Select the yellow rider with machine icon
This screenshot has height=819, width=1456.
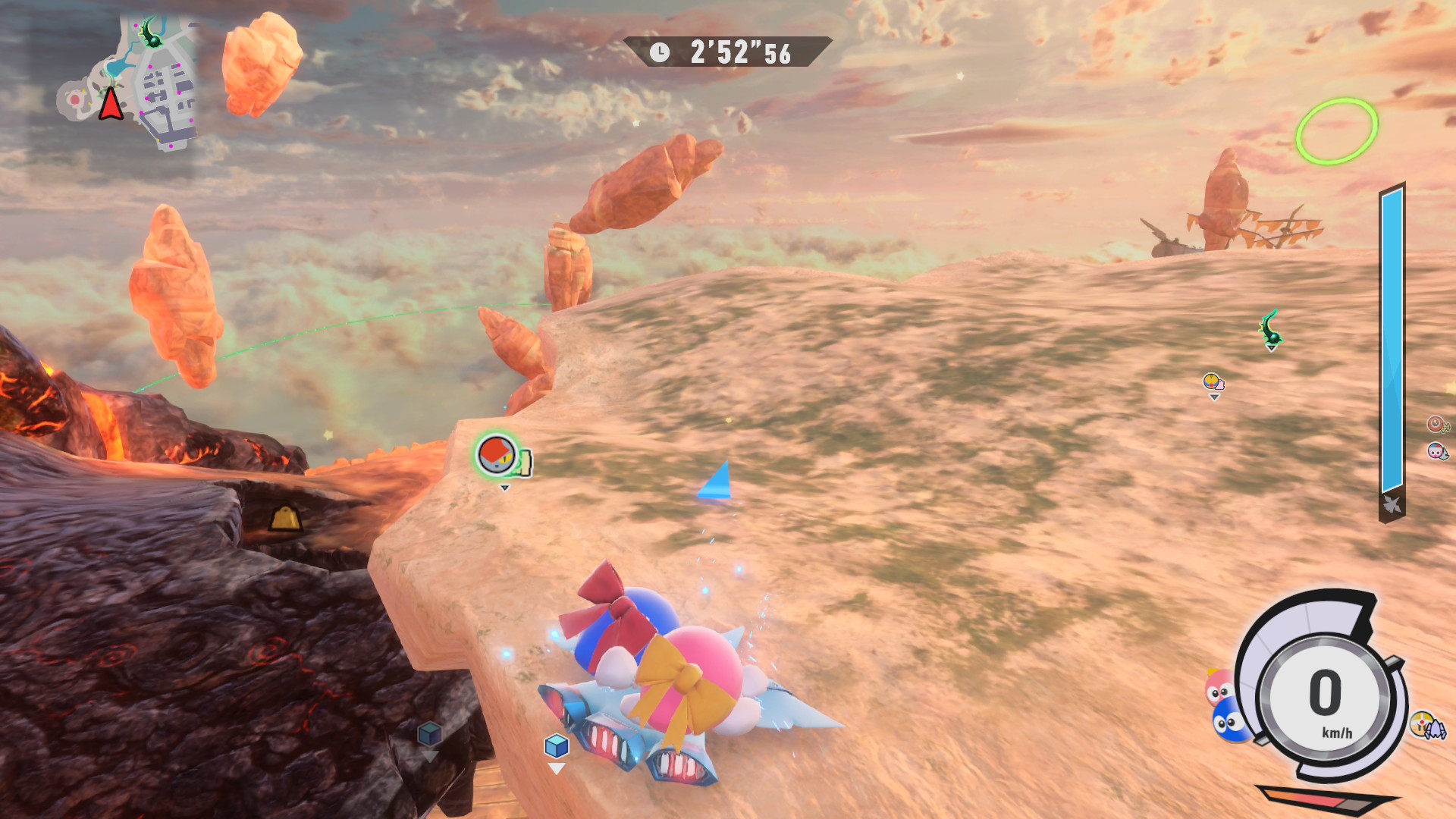pos(1428,726)
